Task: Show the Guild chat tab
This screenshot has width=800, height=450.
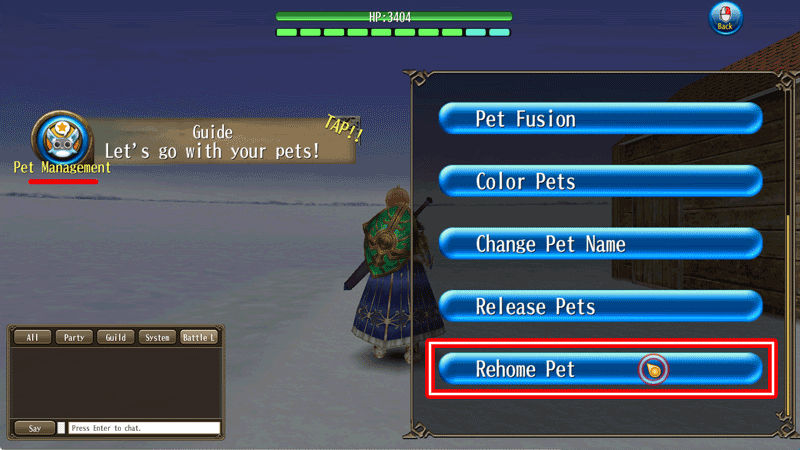Action: [116, 338]
